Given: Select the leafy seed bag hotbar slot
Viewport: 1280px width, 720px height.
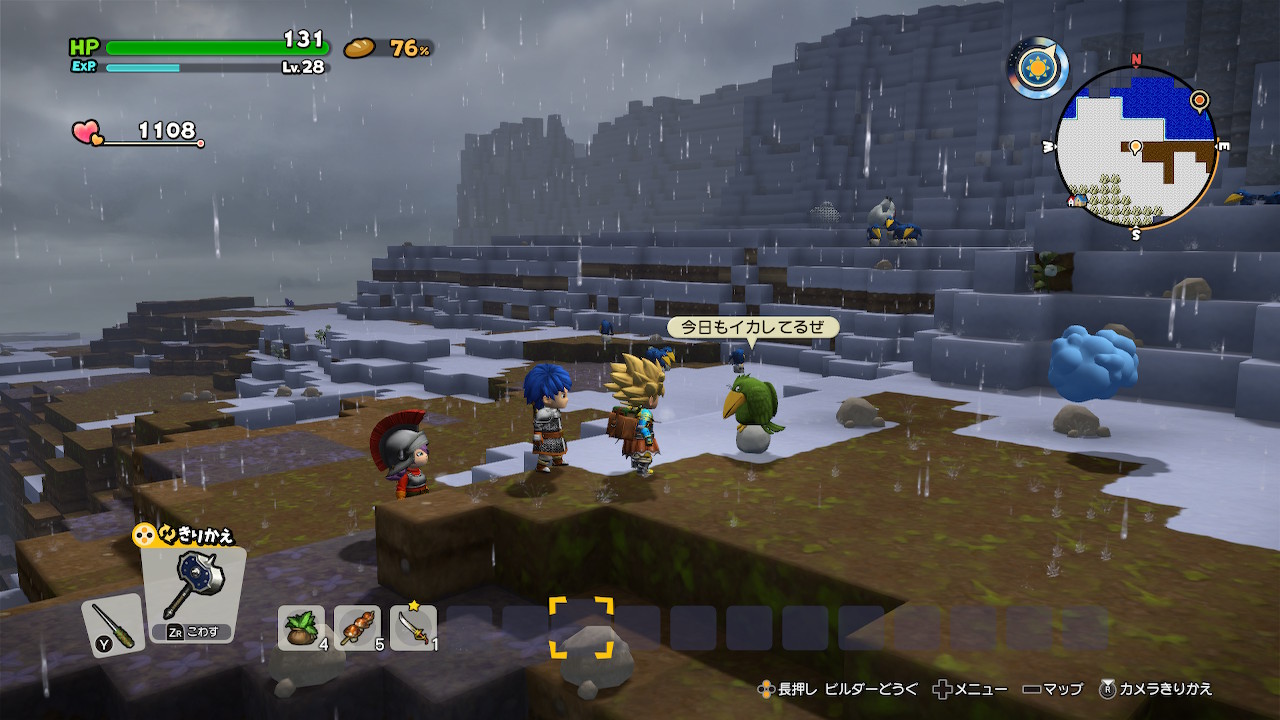Looking at the screenshot, I should pos(300,627).
